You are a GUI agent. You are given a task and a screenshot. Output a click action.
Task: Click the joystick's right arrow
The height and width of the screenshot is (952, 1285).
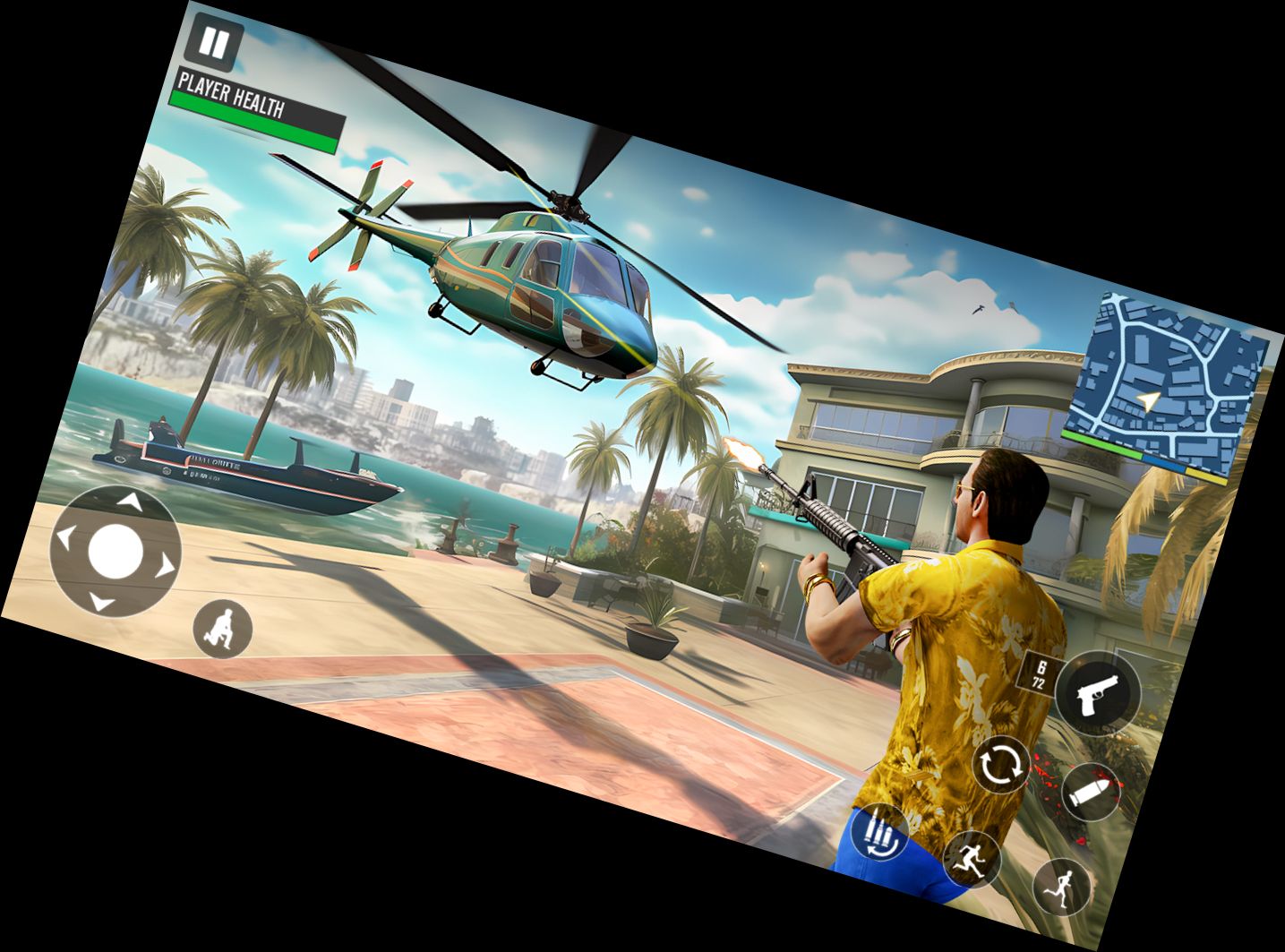[165, 566]
